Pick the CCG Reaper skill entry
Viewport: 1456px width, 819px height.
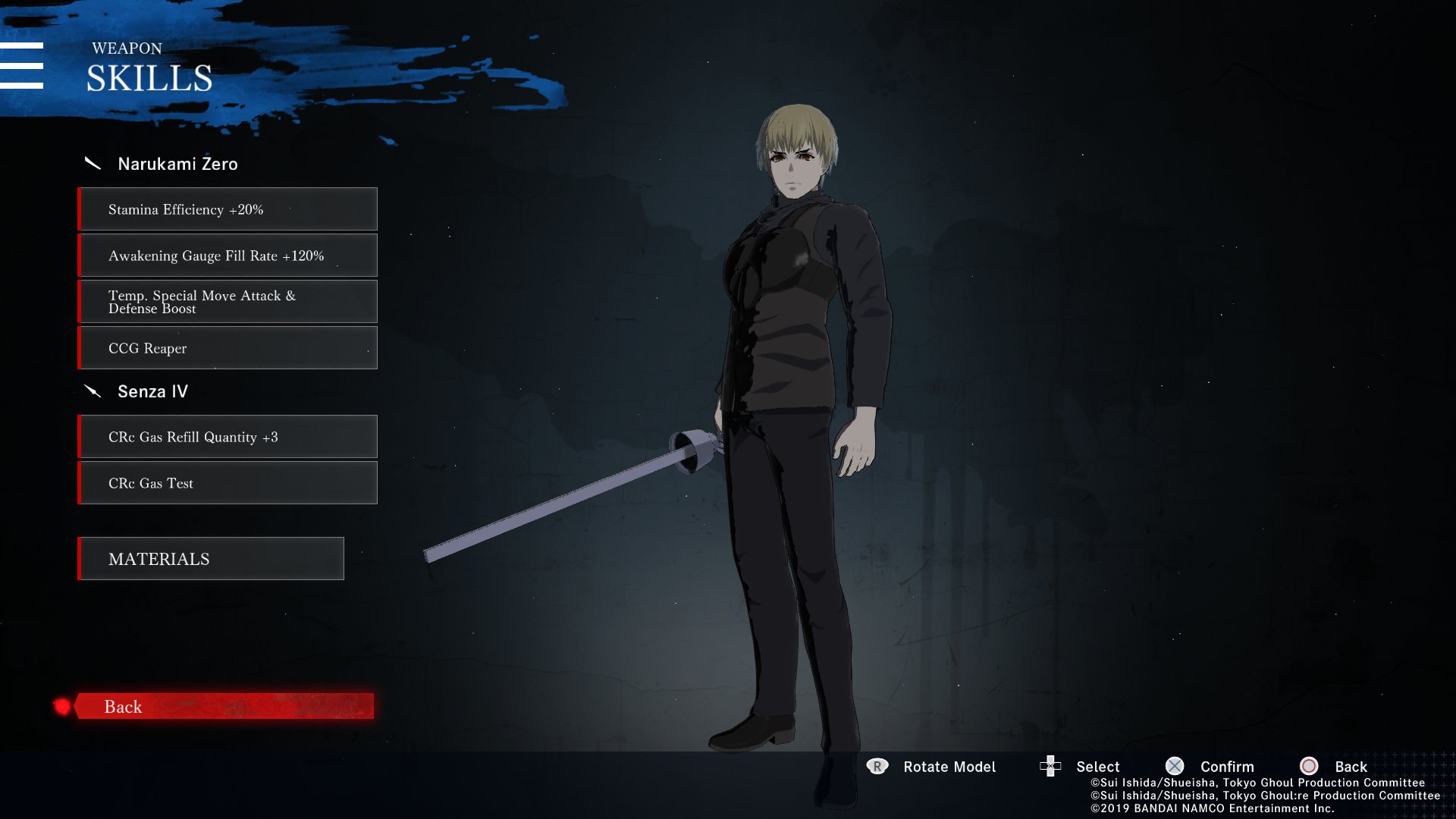227,348
